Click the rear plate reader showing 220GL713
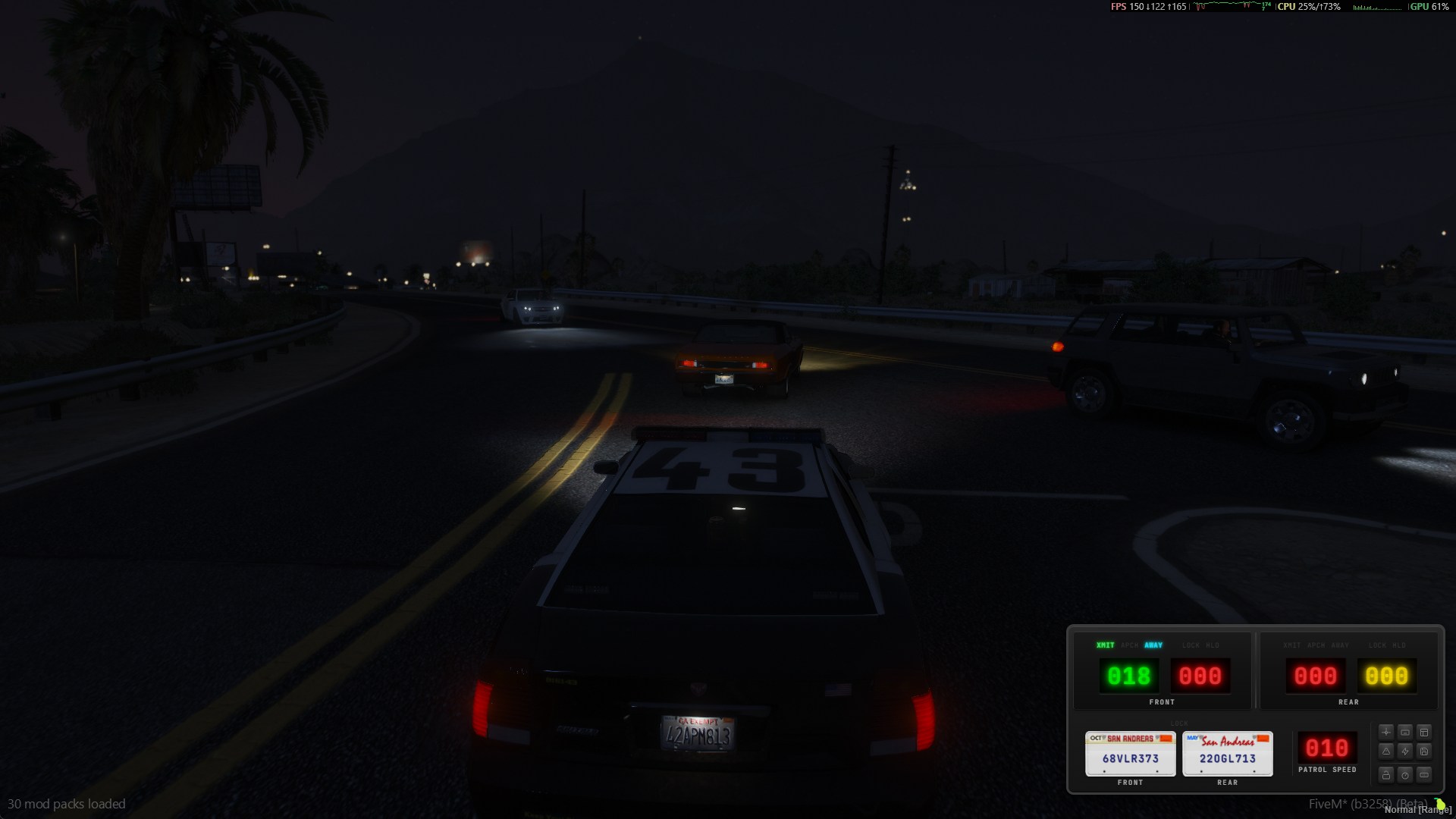Image resolution: width=1456 pixels, height=819 pixels. [x=1227, y=755]
